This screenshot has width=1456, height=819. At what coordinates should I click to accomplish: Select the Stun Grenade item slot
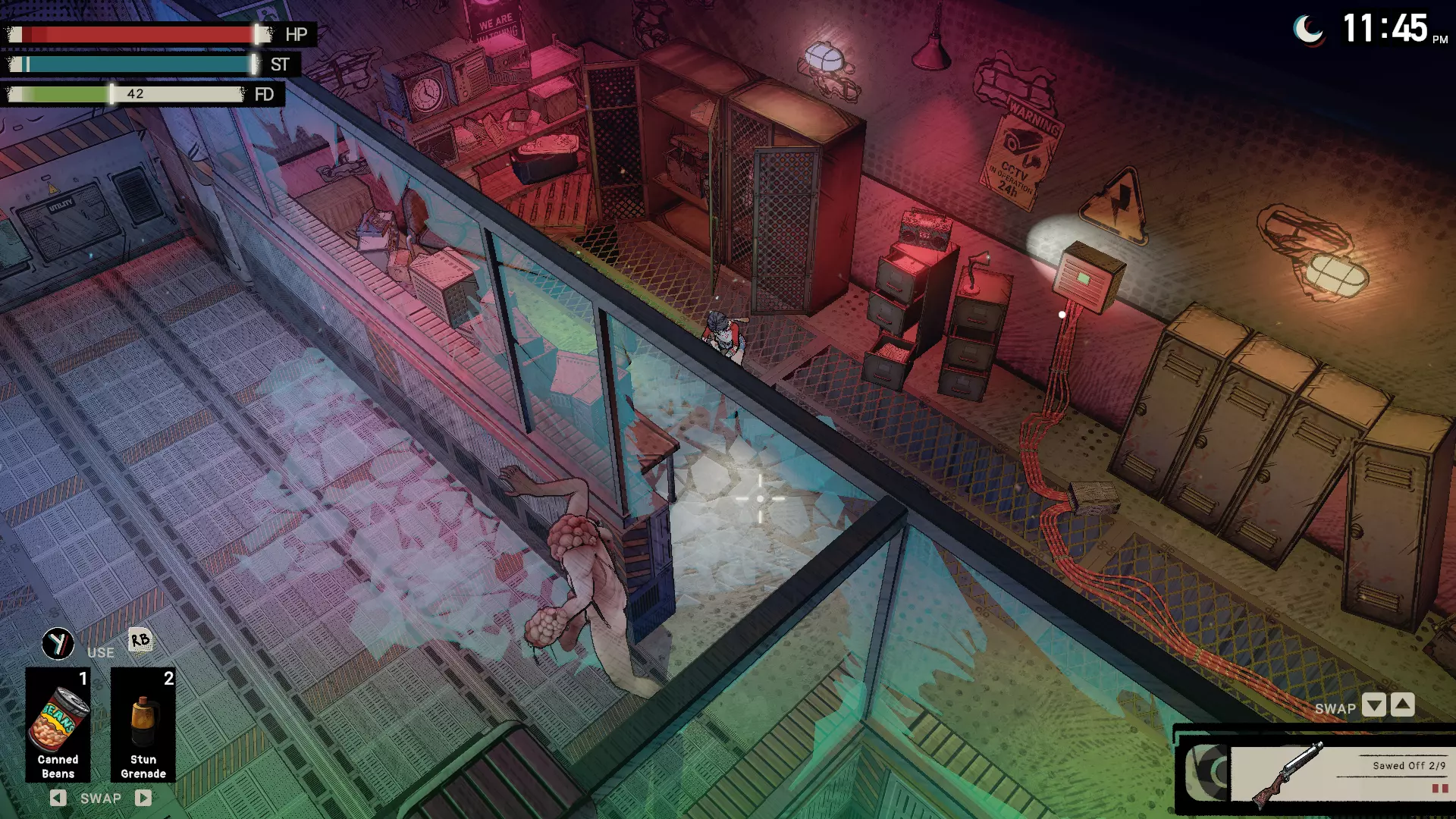pos(143,724)
